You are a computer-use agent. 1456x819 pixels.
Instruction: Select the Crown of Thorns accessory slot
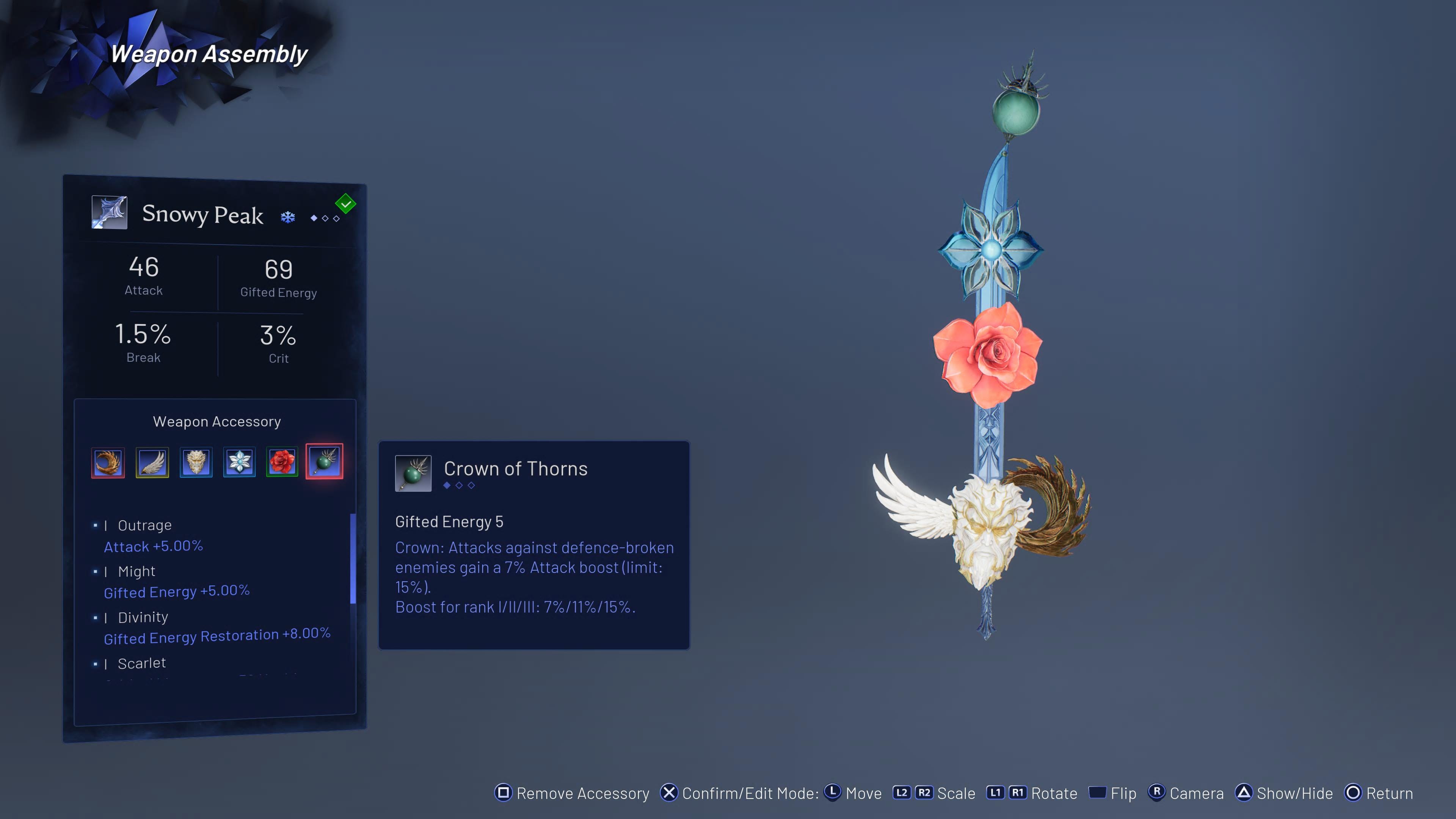325,461
